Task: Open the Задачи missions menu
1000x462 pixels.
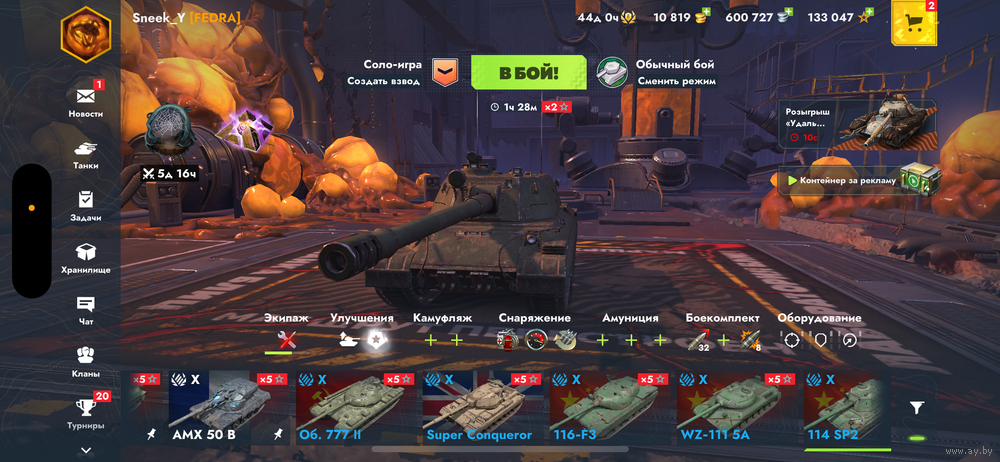Action: click(x=86, y=205)
